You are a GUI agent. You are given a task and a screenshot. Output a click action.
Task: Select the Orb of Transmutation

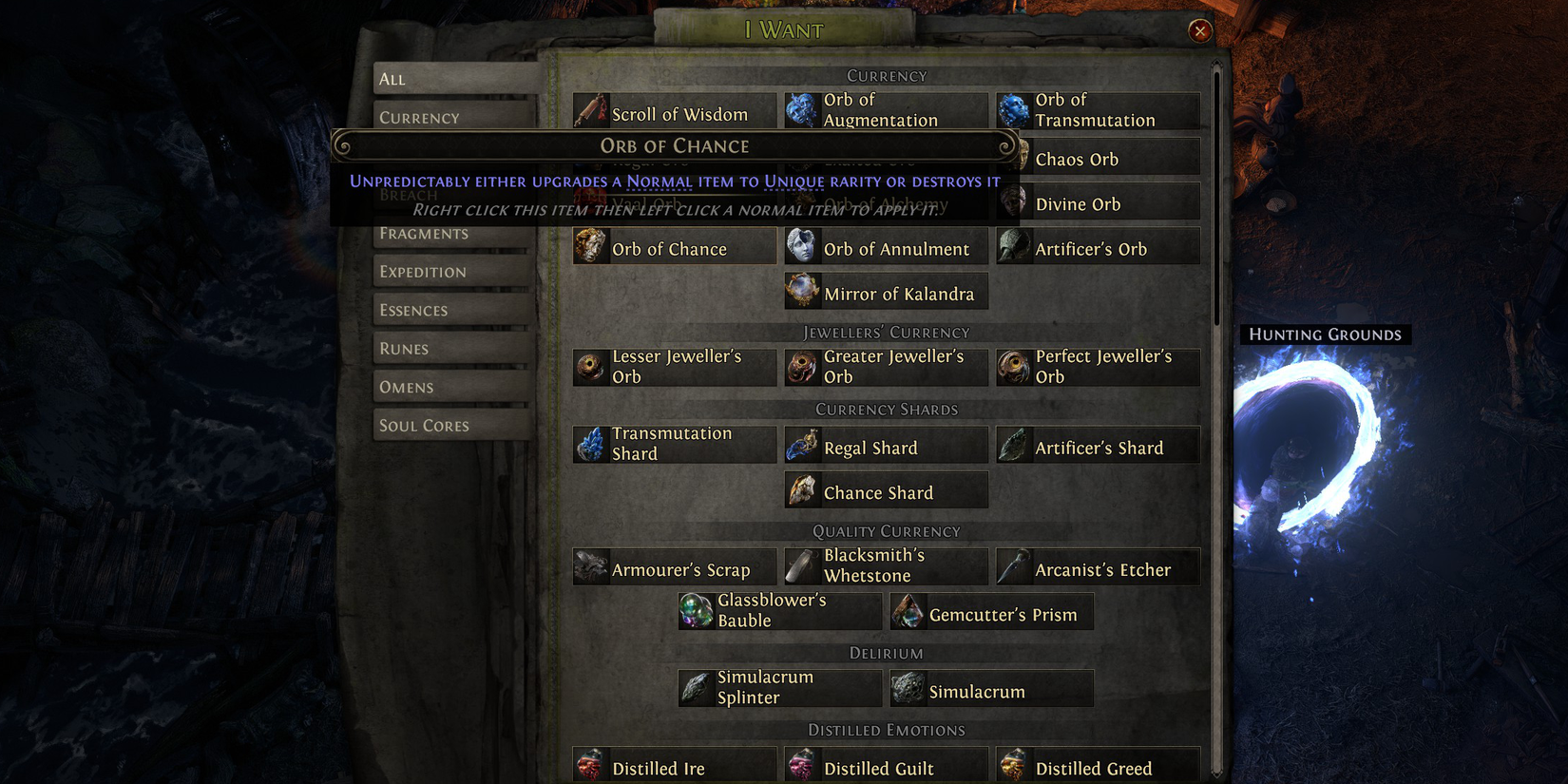point(1013,109)
